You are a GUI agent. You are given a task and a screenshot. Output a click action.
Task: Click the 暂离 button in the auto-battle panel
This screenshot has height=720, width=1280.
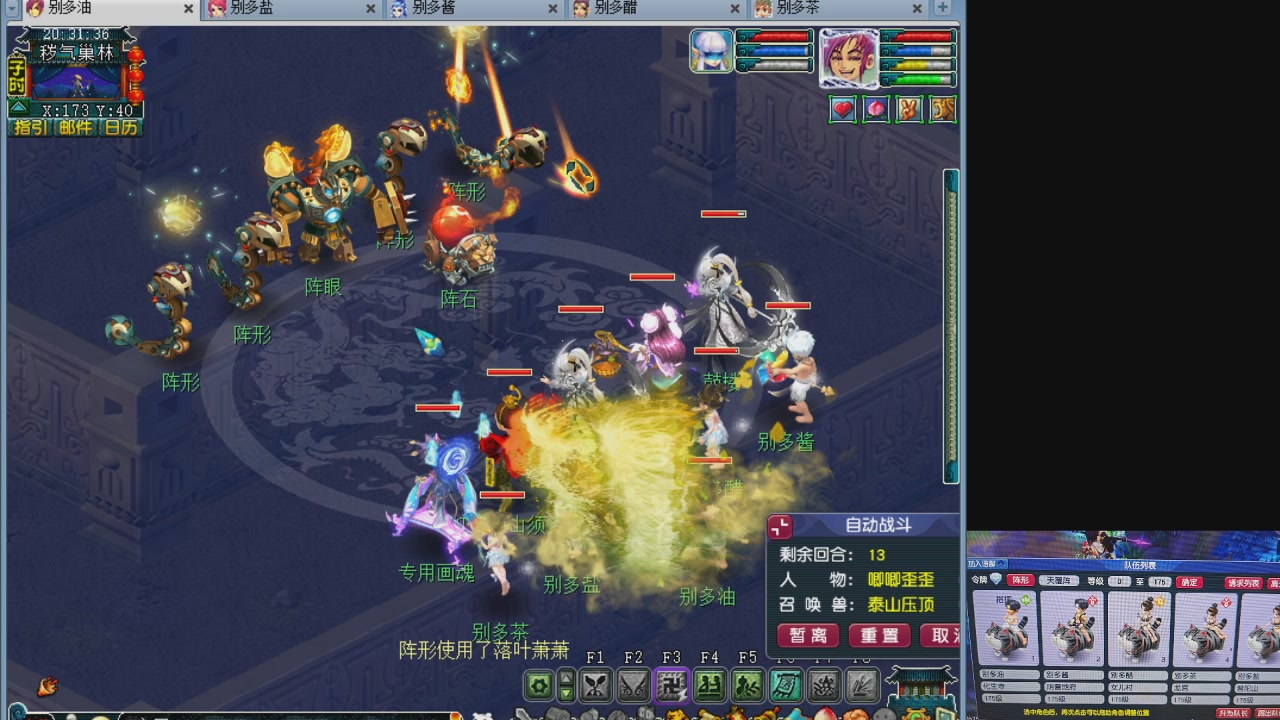tap(807, 635)
